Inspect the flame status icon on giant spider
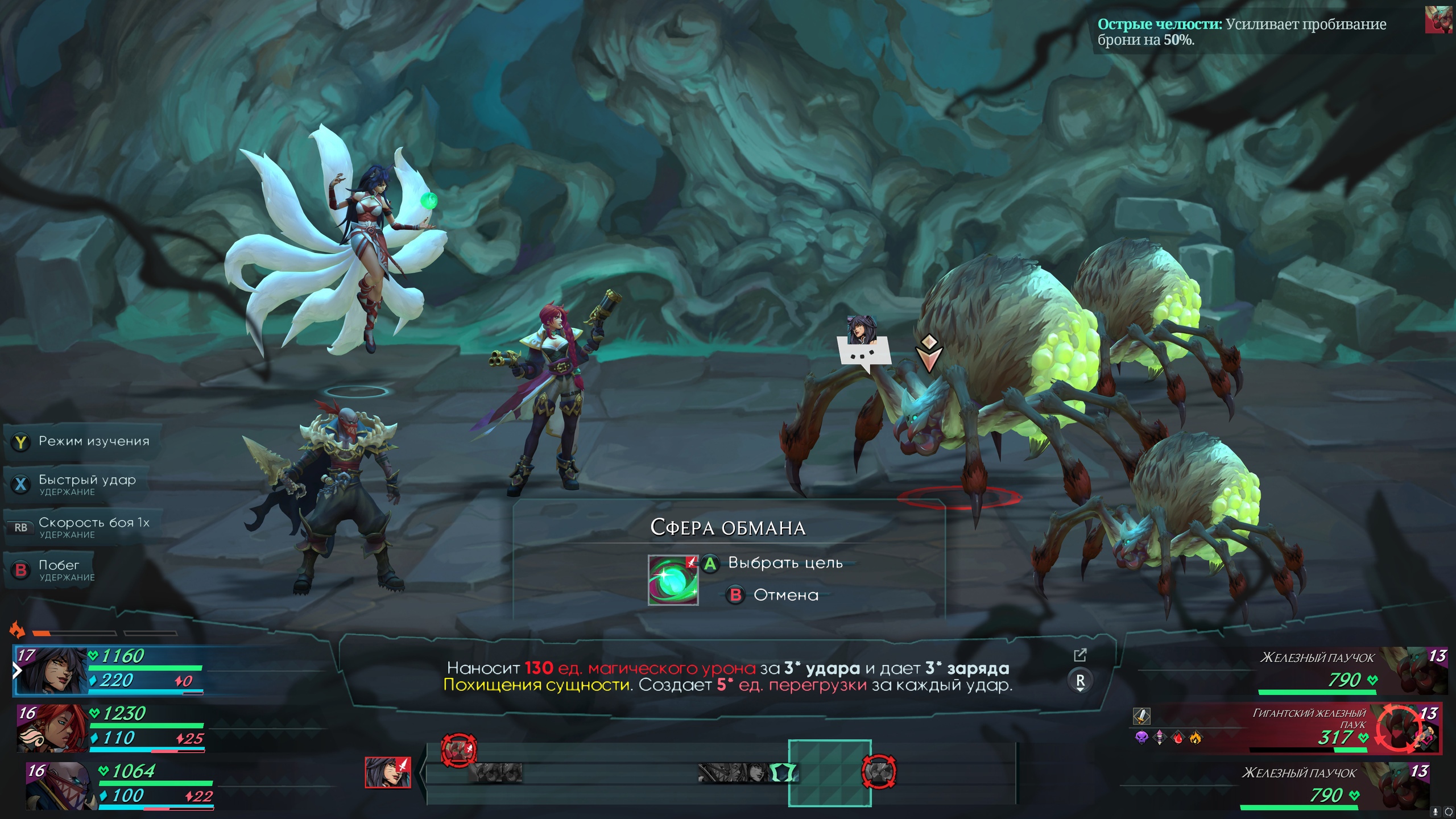1456x819 pixels. point(1196,738)
